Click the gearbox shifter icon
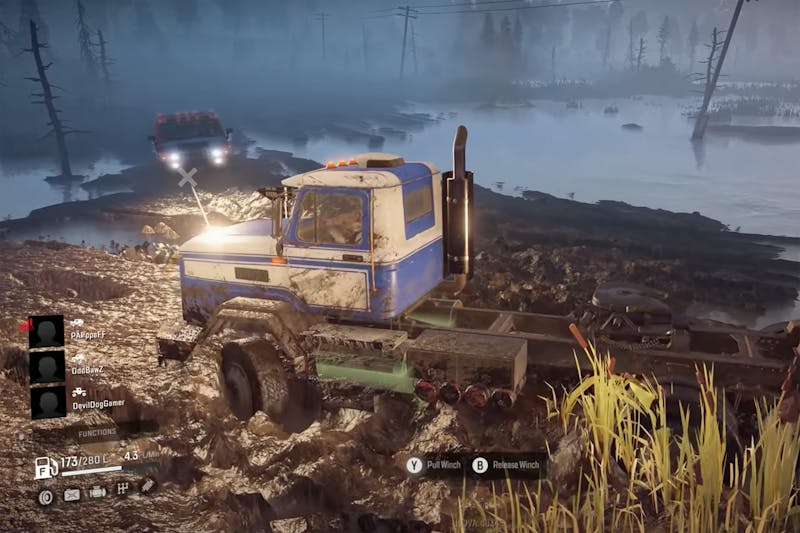Image resolution: width=800 pixels, height=533 pixels. pyautogui.click(x=123, y=489)
